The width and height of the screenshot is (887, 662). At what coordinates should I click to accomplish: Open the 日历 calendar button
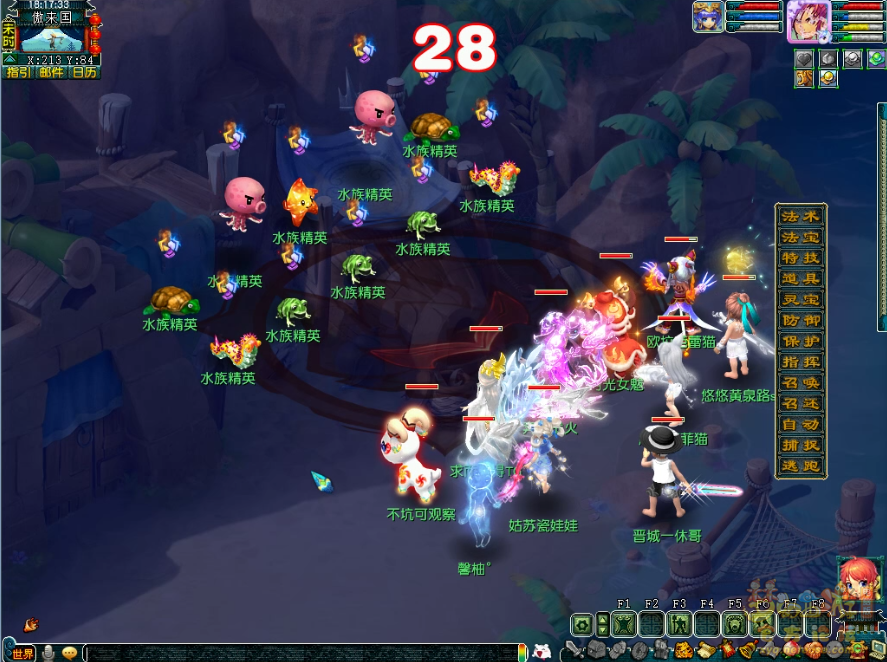[x=84, y=72]
